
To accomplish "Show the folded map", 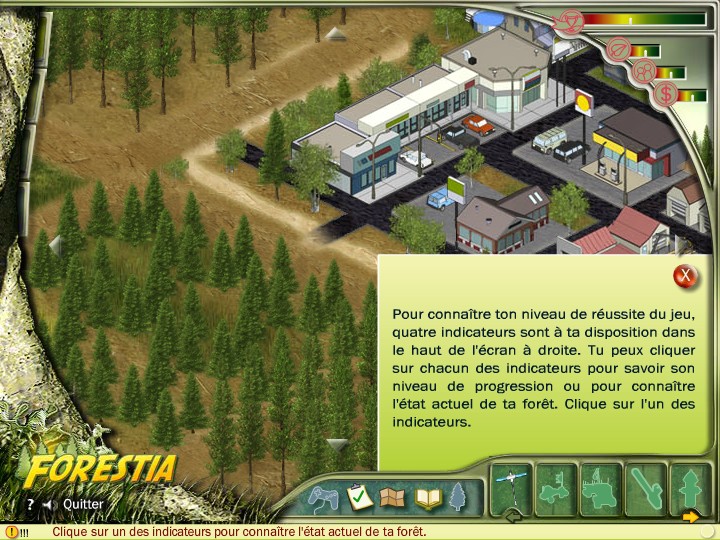I will tap(393, 497).
